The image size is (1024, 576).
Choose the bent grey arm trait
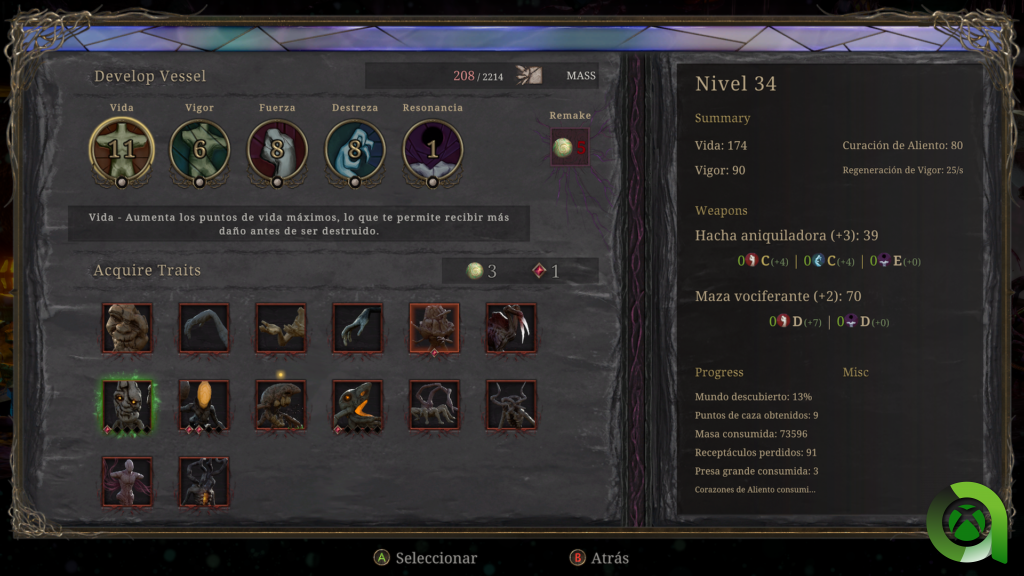[x=204, y=329]
